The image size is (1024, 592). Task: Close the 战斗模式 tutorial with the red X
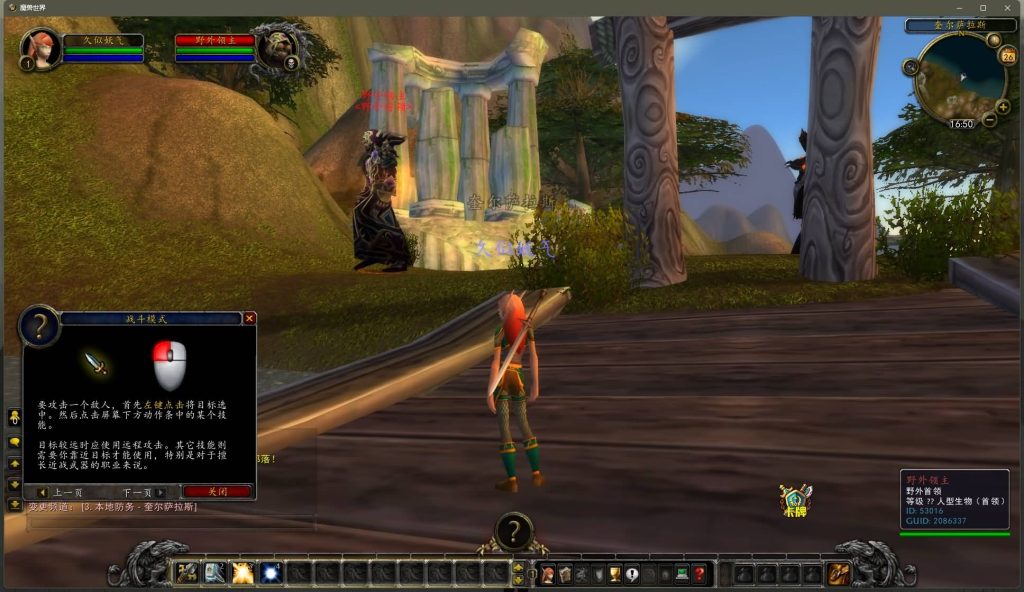tap(250, 318)
